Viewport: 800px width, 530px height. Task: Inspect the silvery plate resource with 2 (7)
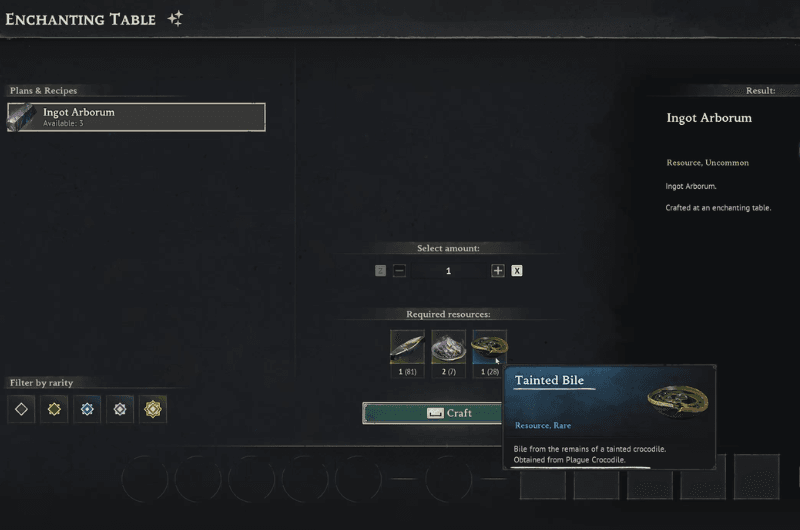coord(448,347)
